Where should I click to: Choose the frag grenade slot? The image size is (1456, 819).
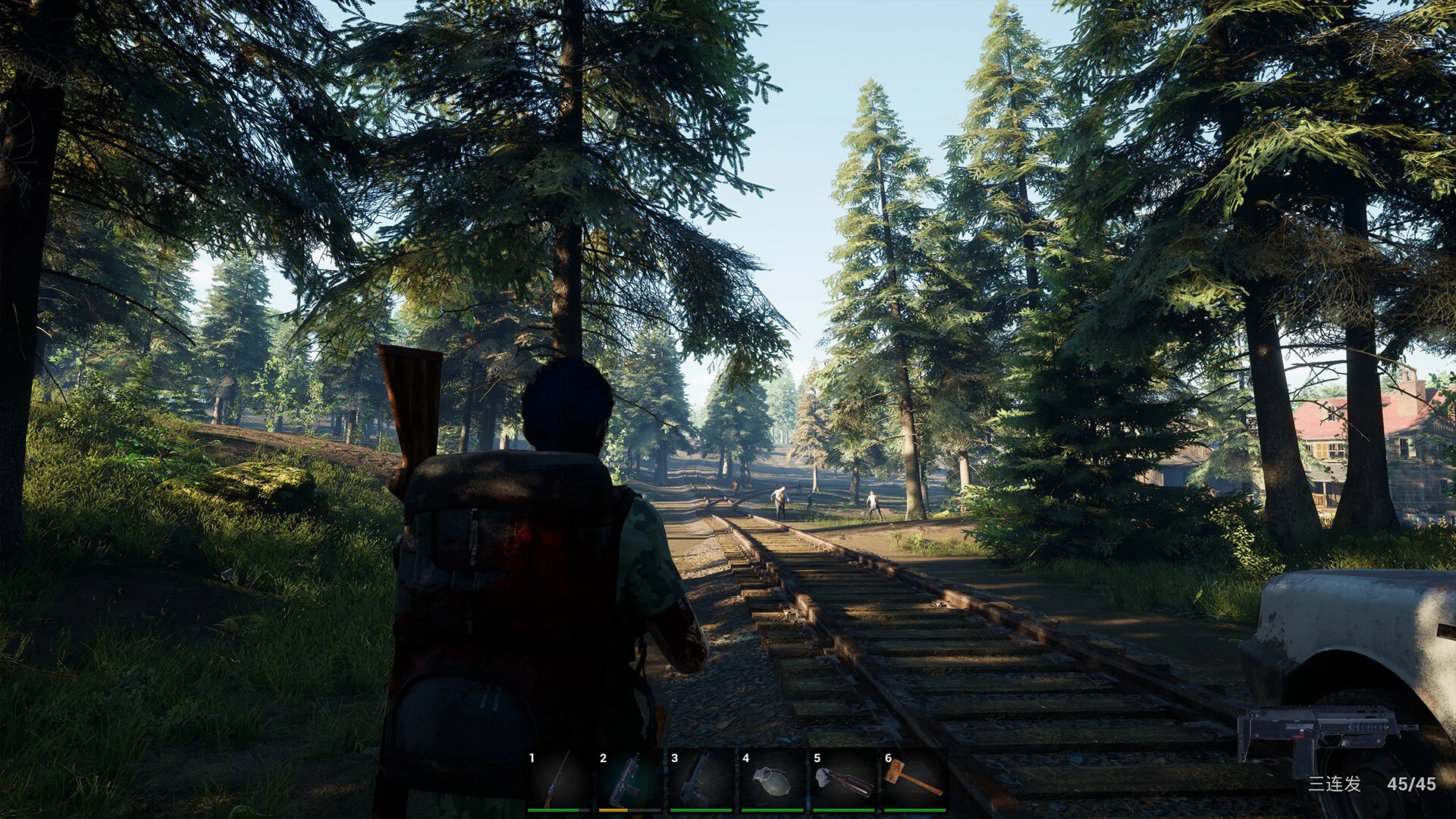(x=772, y=781)
